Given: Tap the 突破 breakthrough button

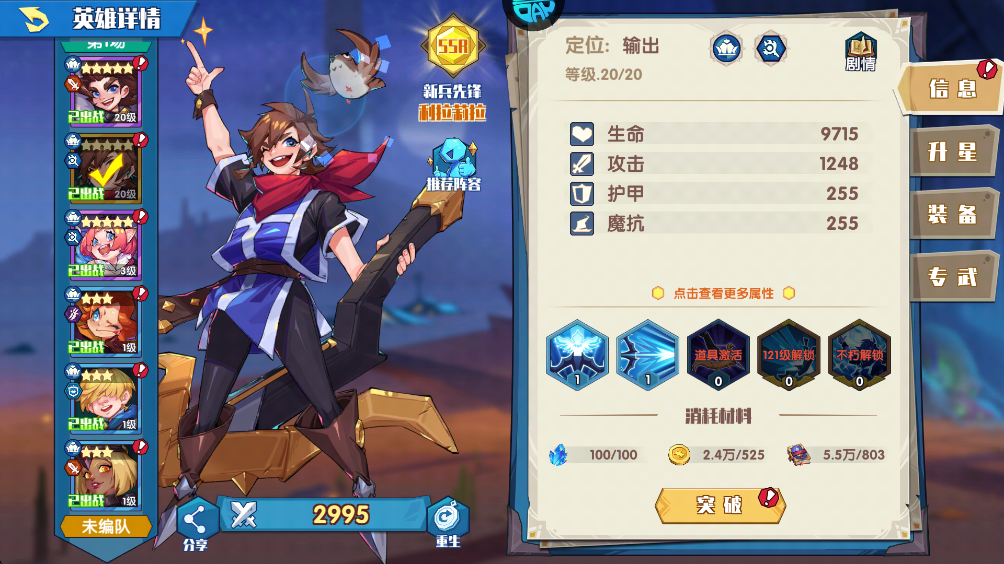Looking at the screenshot, I should click(x=719, y=505).
